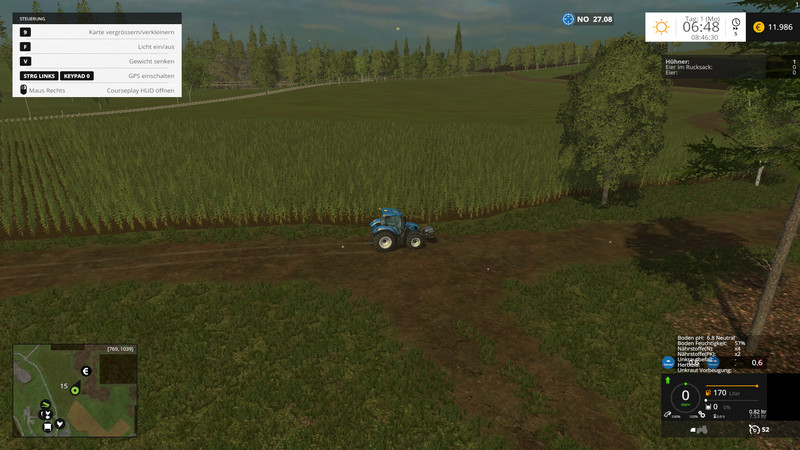Click the tractor vehicle schema icon

click(x=701, y=430)
